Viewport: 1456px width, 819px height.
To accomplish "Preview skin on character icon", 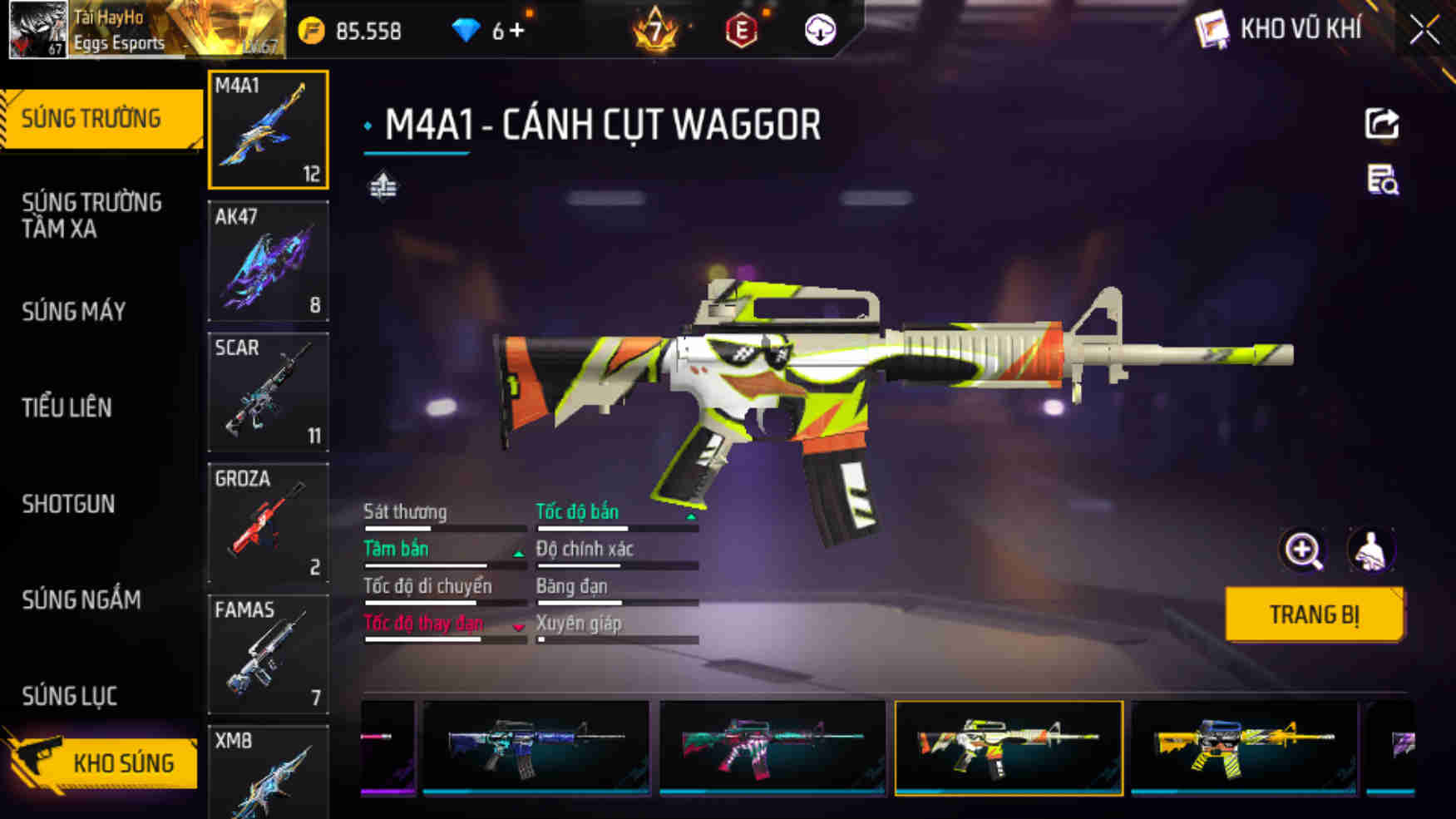I will click(x=1370, y=550).
